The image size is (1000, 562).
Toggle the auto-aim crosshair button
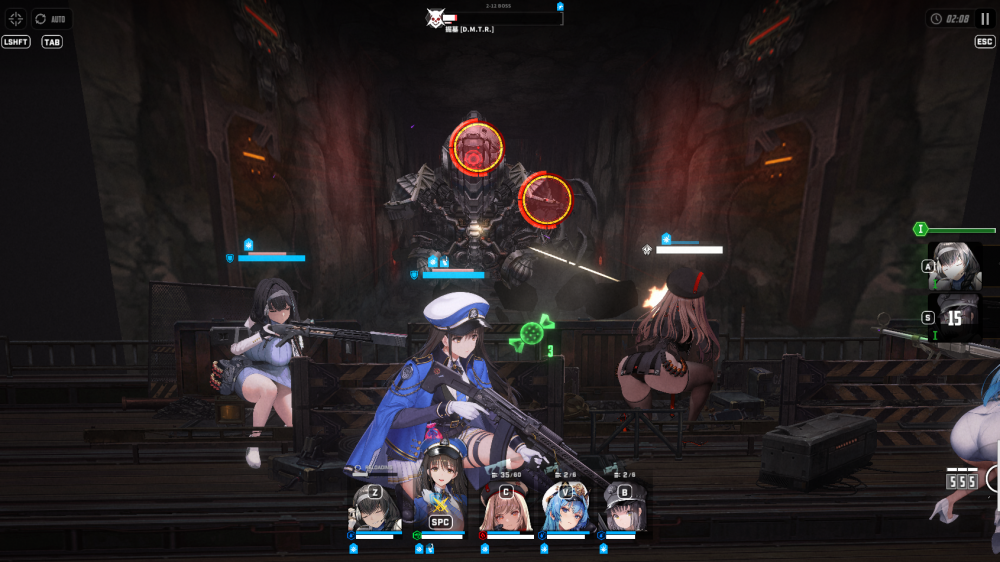(15, 18)
